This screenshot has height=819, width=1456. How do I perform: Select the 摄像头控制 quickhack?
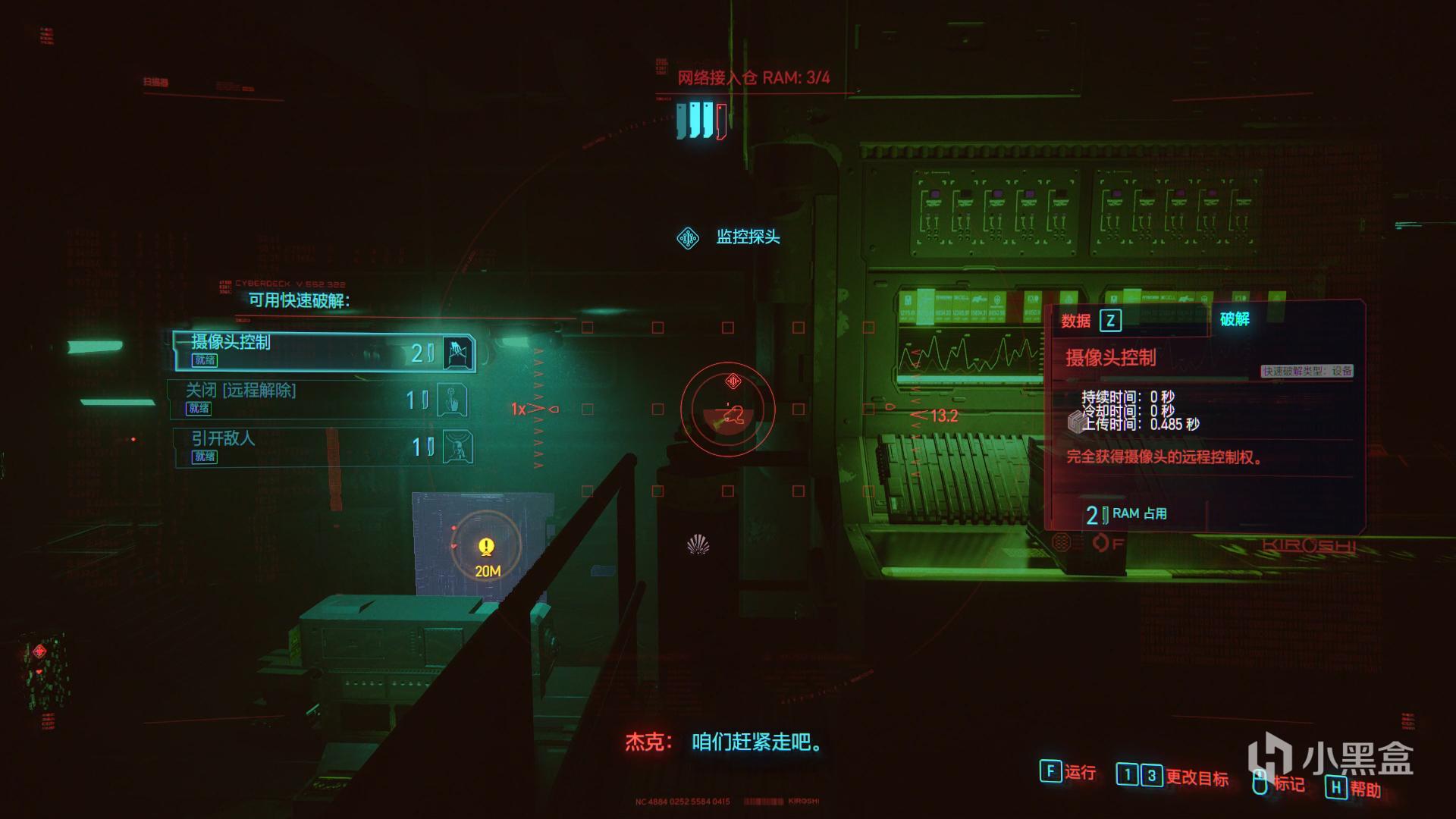tap(324, 352)
